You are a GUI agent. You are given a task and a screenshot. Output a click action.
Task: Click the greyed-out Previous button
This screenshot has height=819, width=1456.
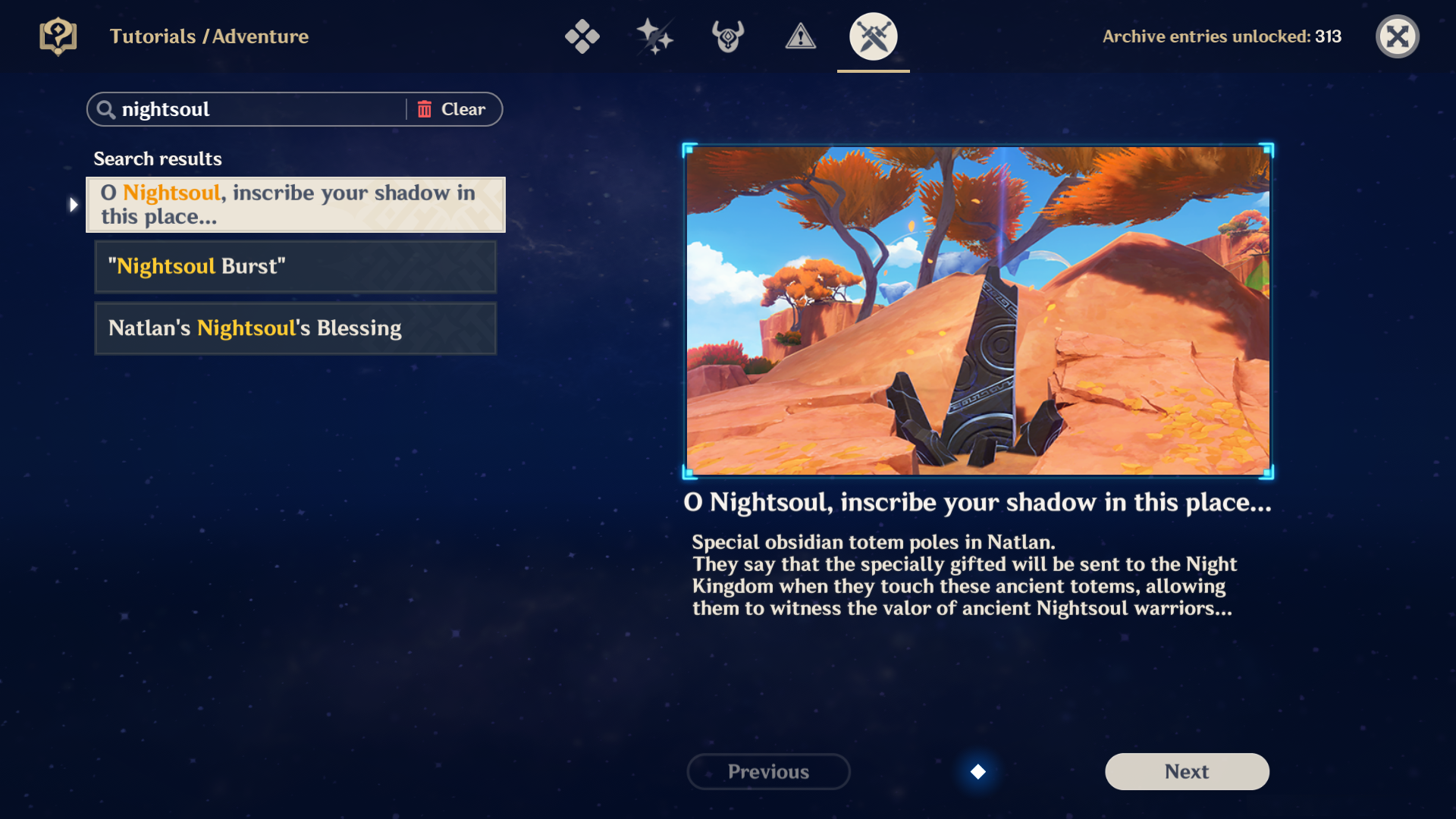(x=768, y=771)
